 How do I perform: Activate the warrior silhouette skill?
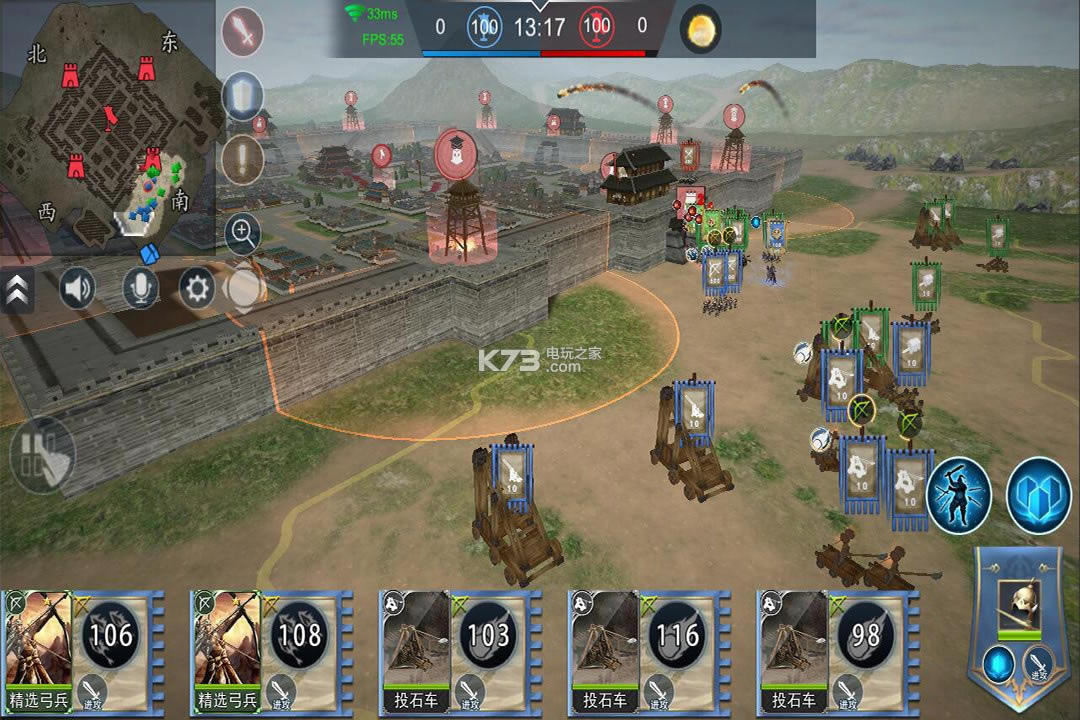958,495
